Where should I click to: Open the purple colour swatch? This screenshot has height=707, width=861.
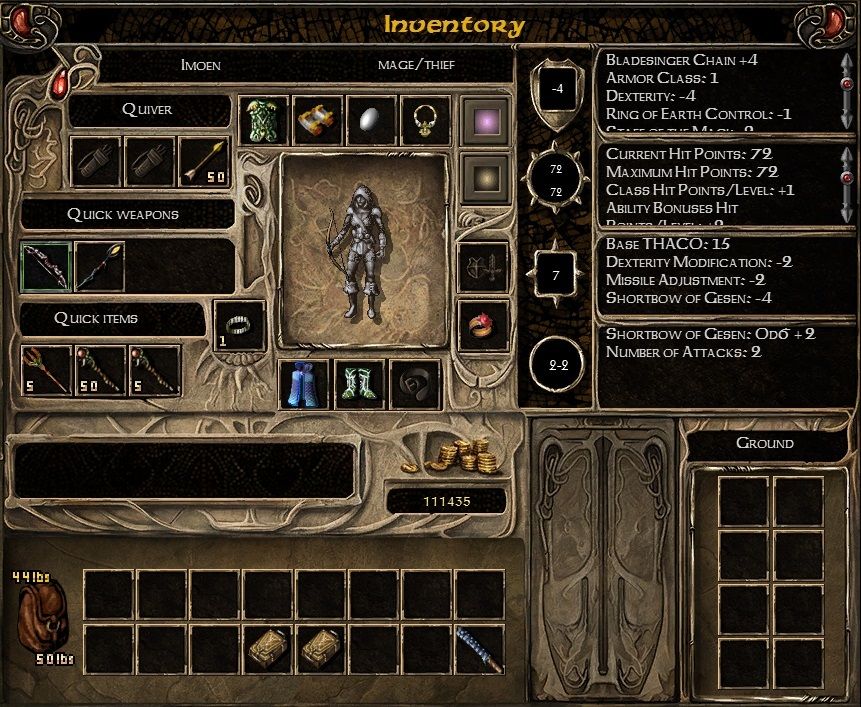[485, 121]
